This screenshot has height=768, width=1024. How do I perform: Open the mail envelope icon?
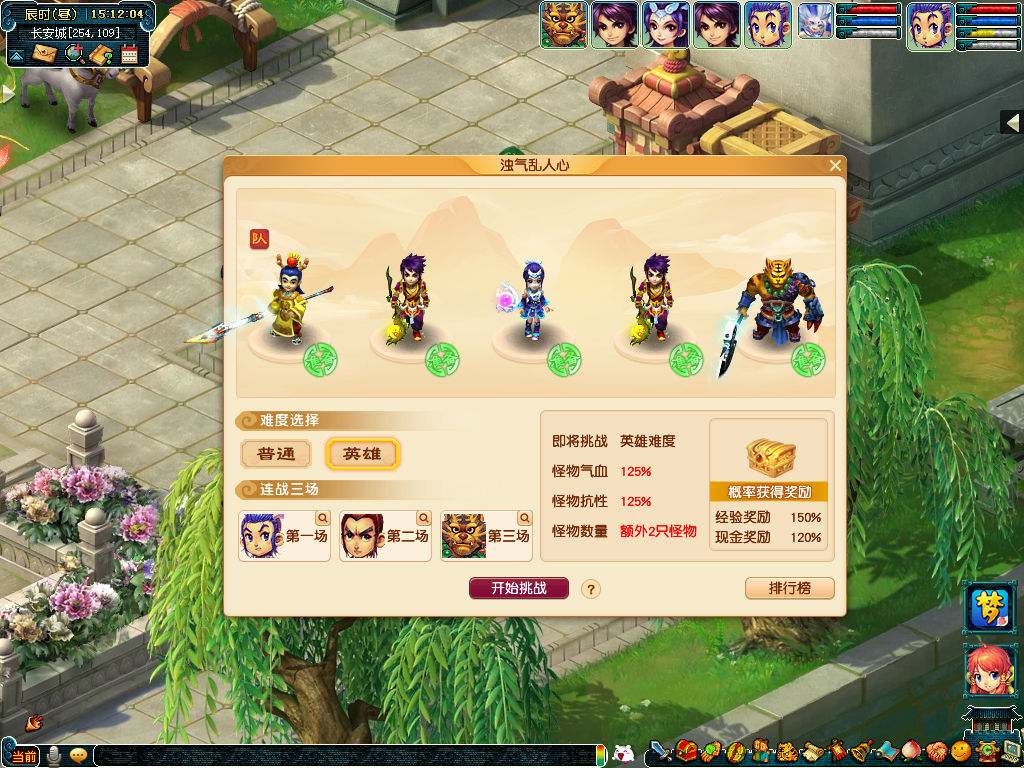tap(45, 53)
